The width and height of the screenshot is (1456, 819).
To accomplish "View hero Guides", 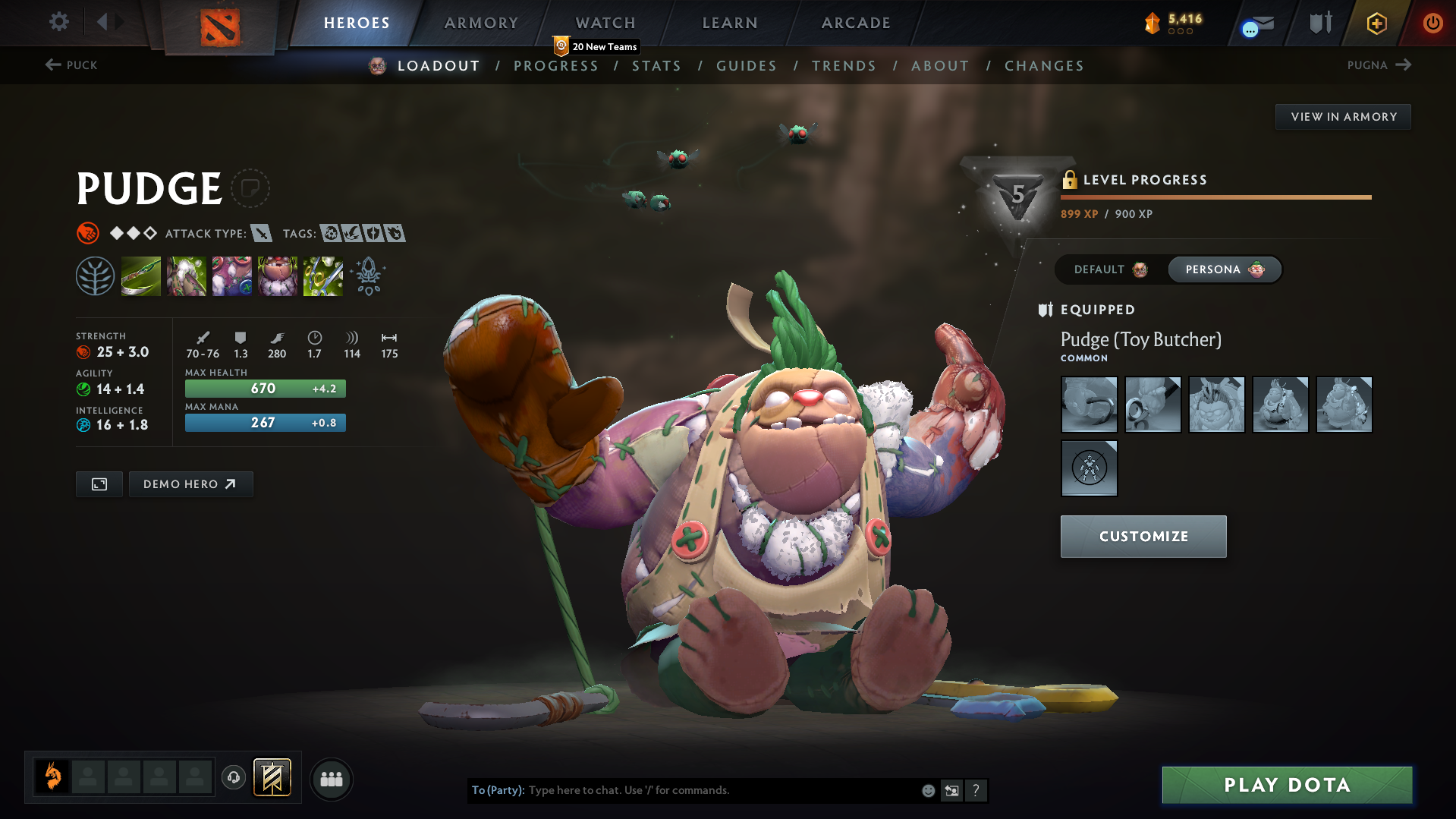I will (x=747, y=66).
